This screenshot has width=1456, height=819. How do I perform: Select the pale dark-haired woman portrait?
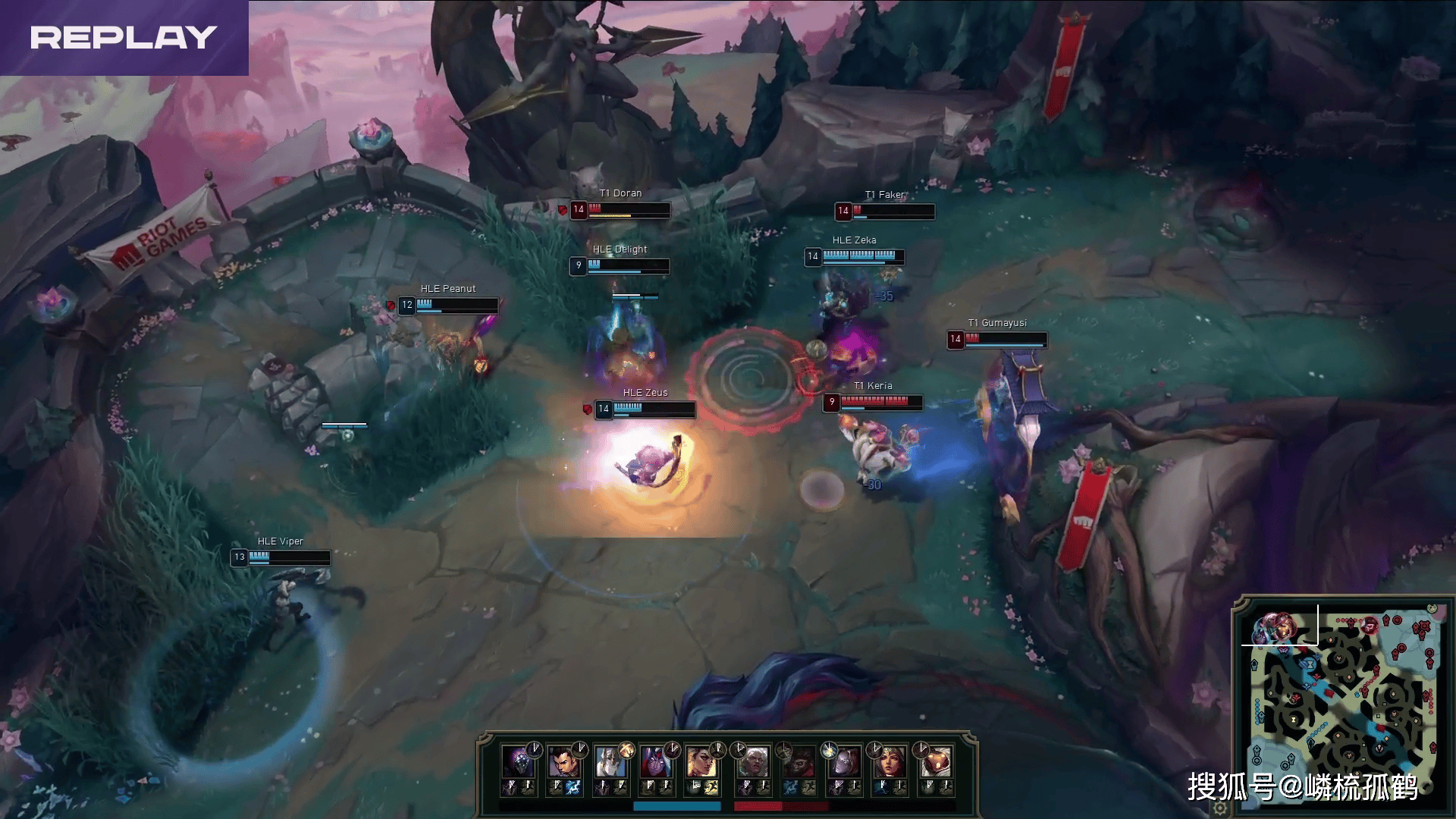pos(843,761)
